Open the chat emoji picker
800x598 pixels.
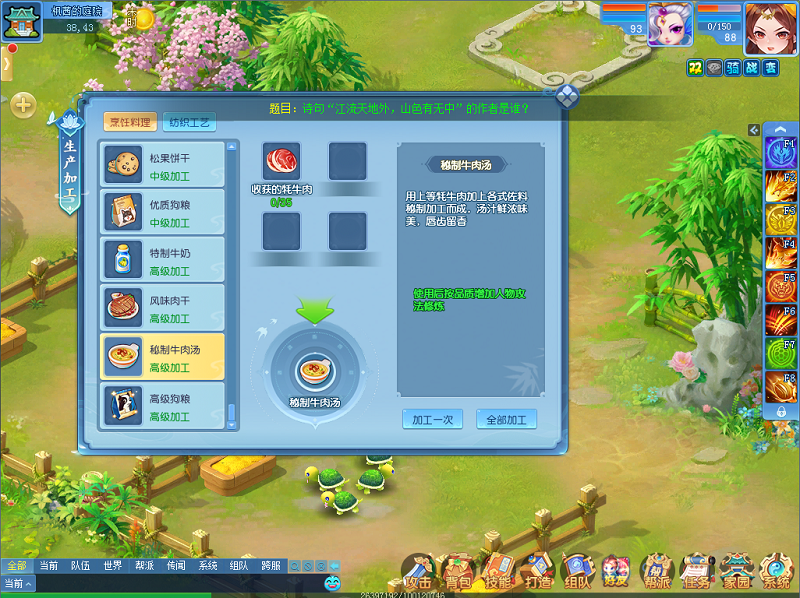pyautogui.click(x=332, y=582)
